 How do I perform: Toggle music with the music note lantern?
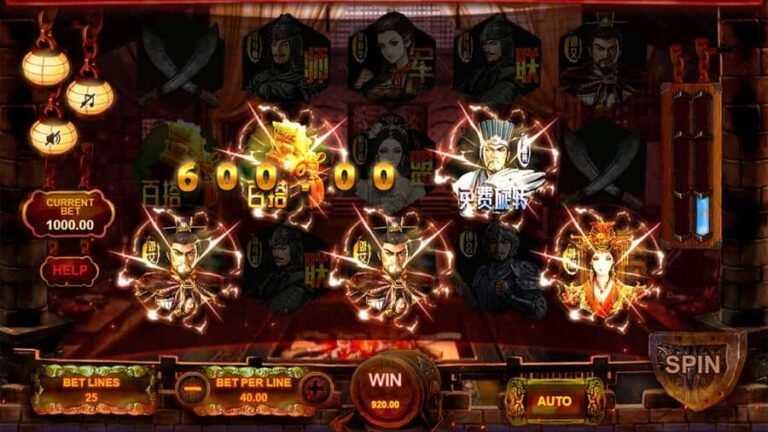pos(90,96)
